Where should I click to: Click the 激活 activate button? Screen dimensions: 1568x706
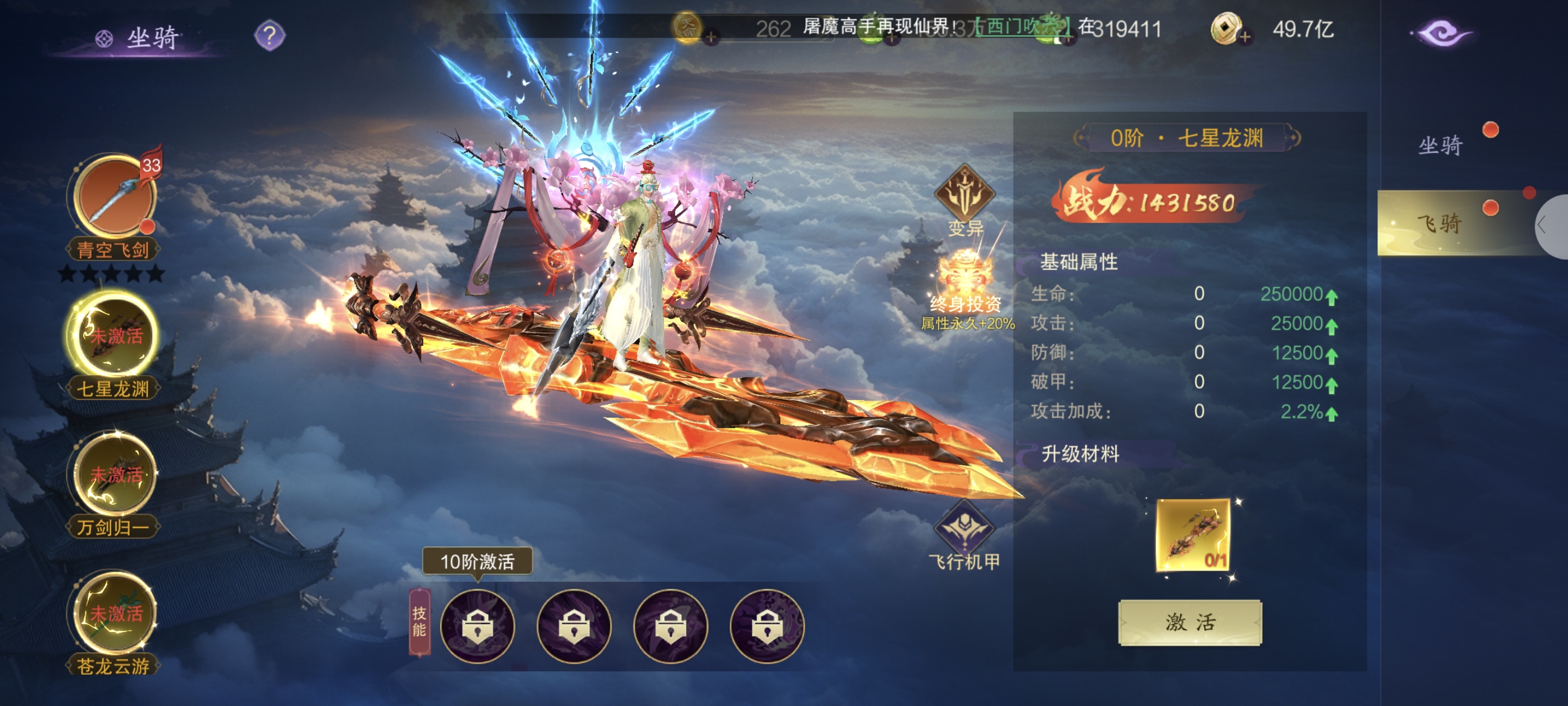point(1190,622)
